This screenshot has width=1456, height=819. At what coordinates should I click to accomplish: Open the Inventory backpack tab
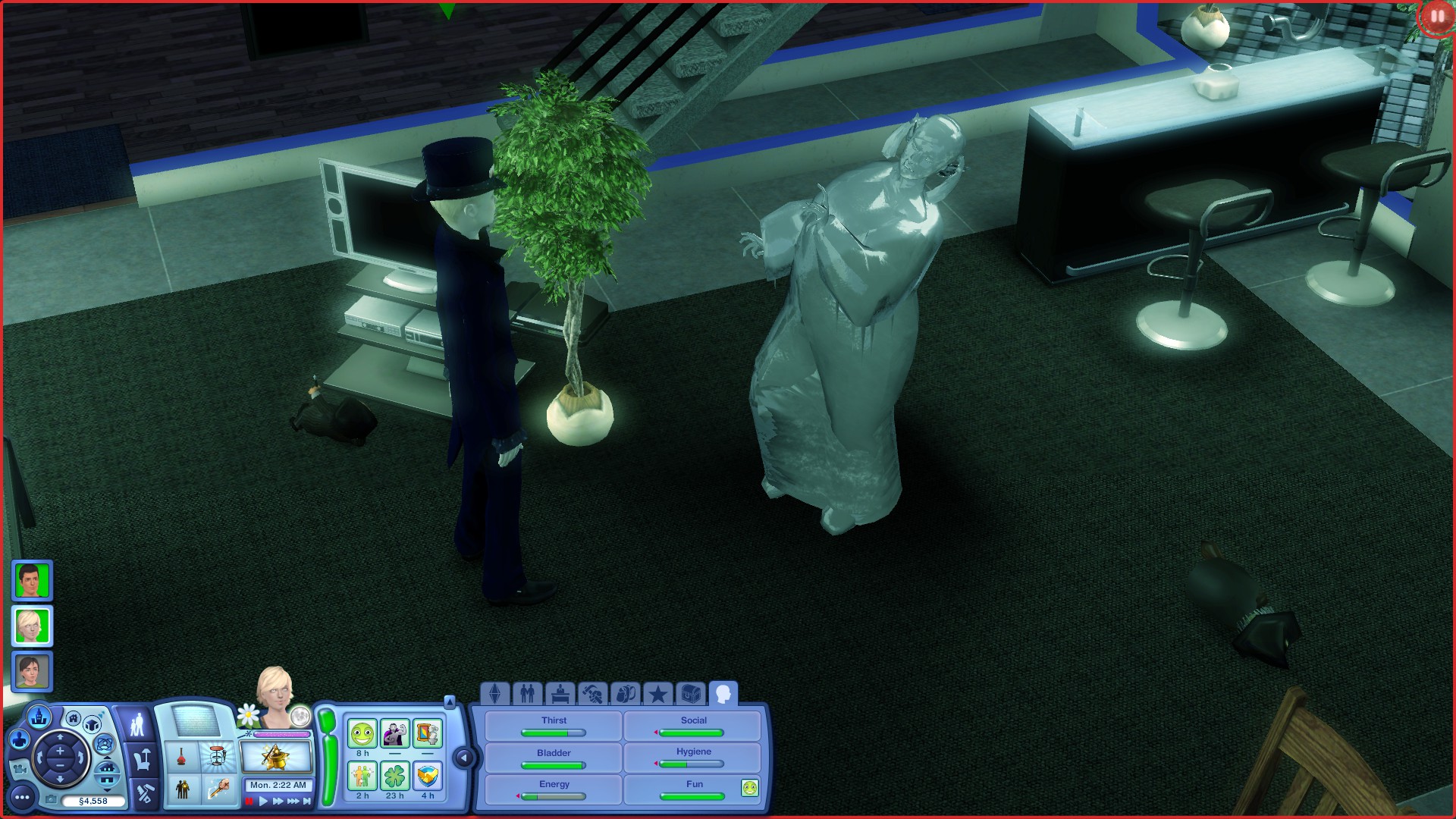(x=626, y=693)
